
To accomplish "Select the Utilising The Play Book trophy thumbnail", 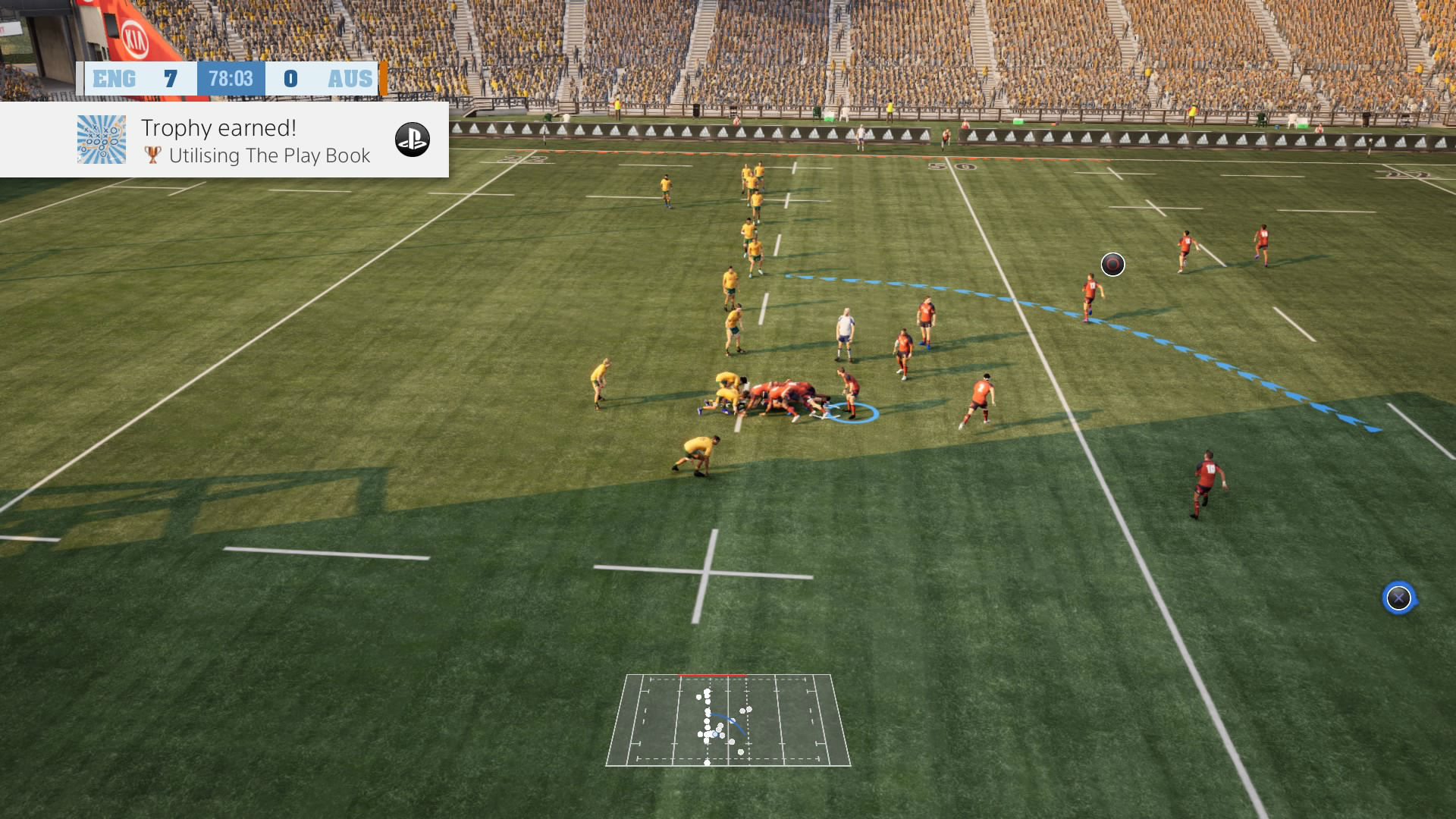I will point(102,140).
